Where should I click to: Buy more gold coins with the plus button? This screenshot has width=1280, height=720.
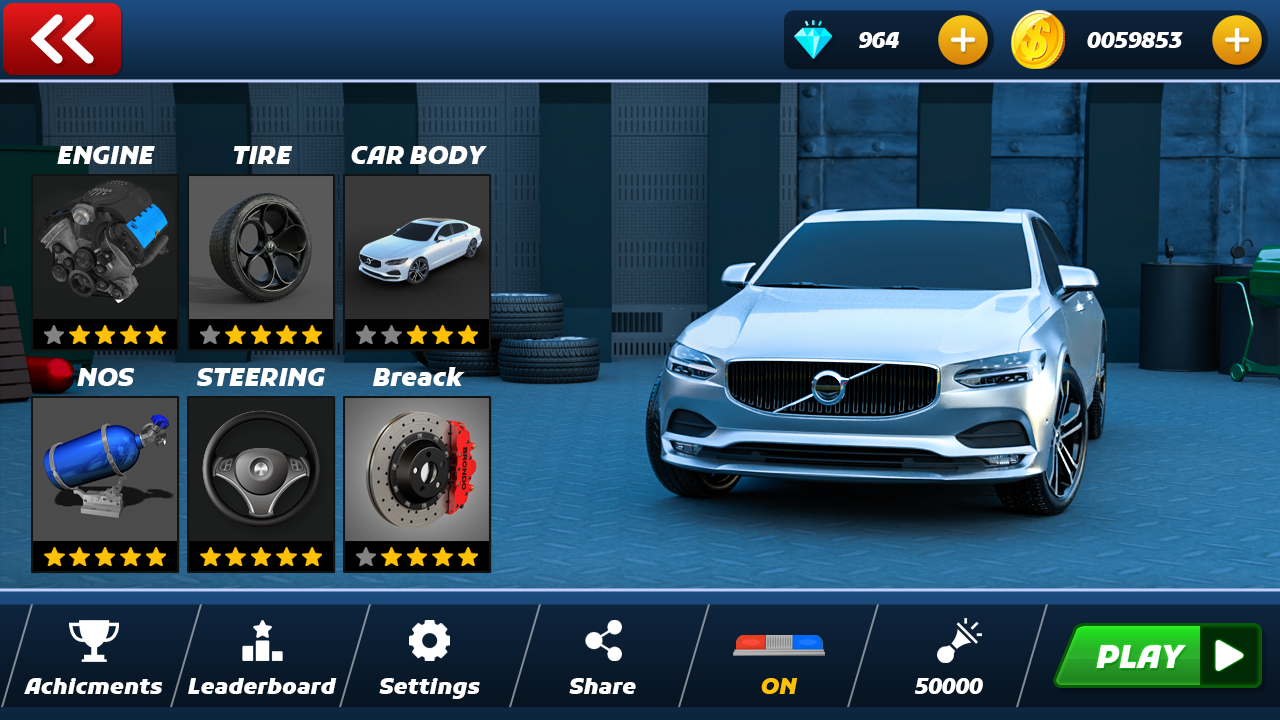(1236, 40)
